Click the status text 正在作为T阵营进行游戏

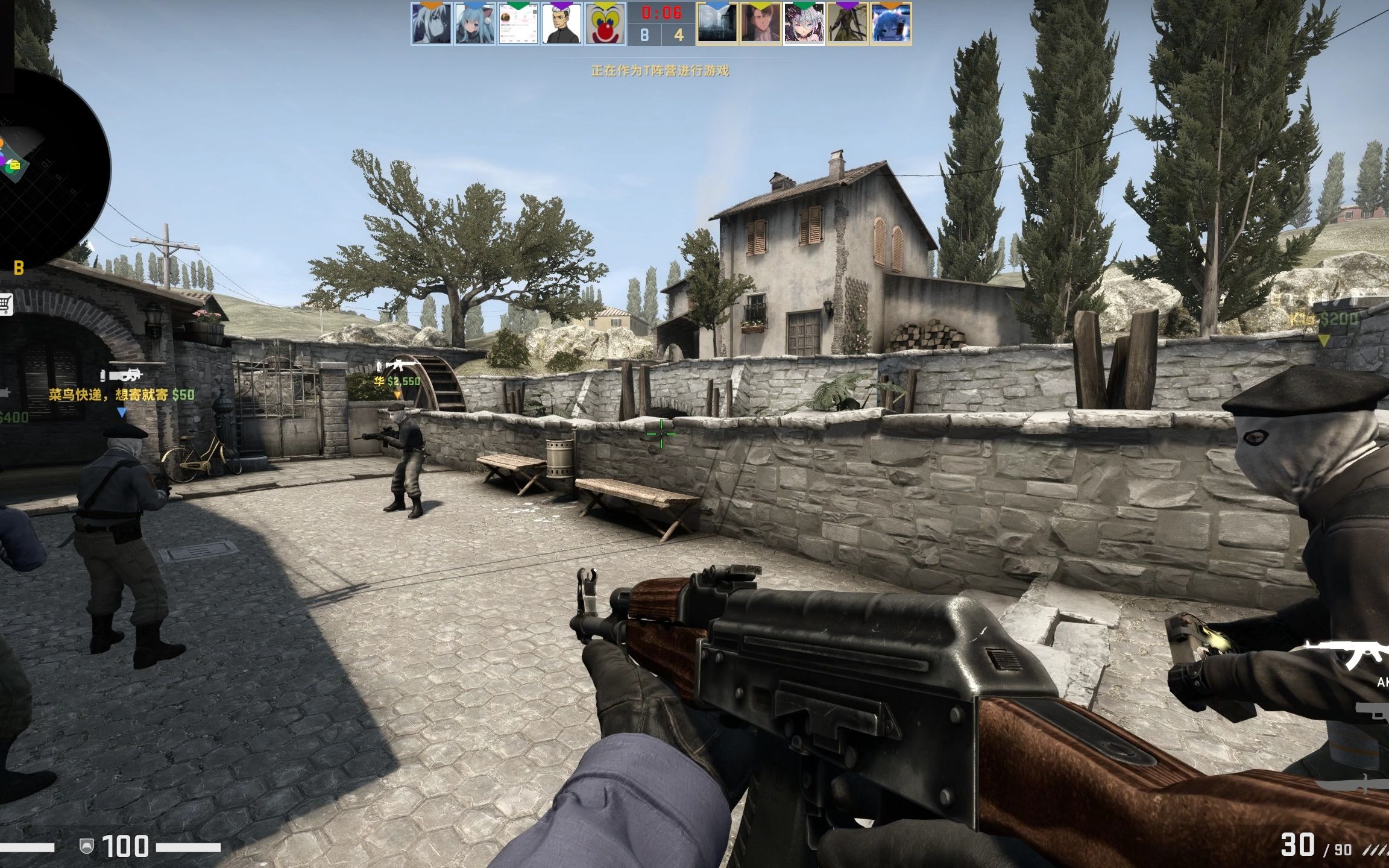click(x=661, y=71)
